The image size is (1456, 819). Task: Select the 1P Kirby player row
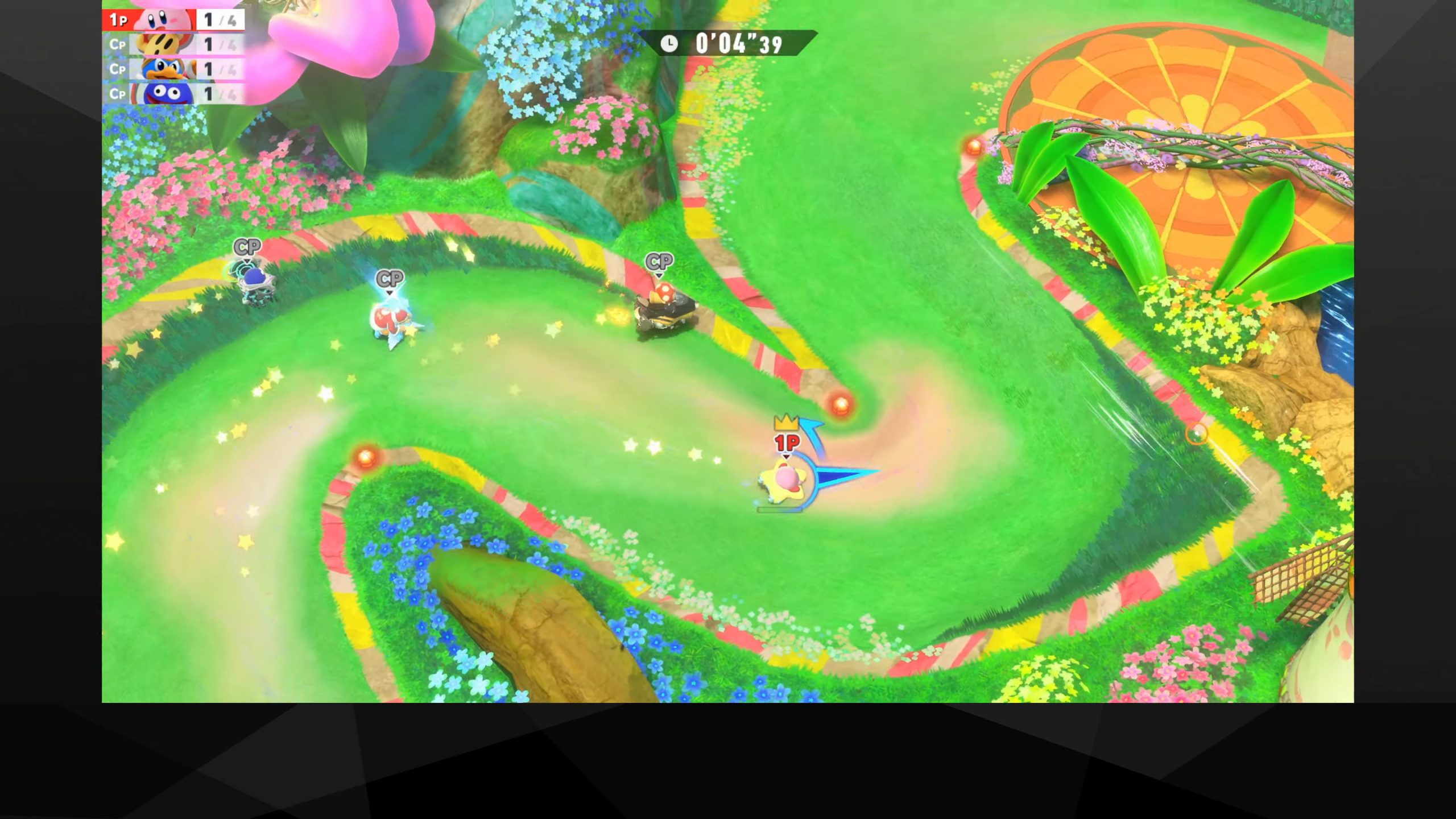pyautogui.click(x=173, y=20)
